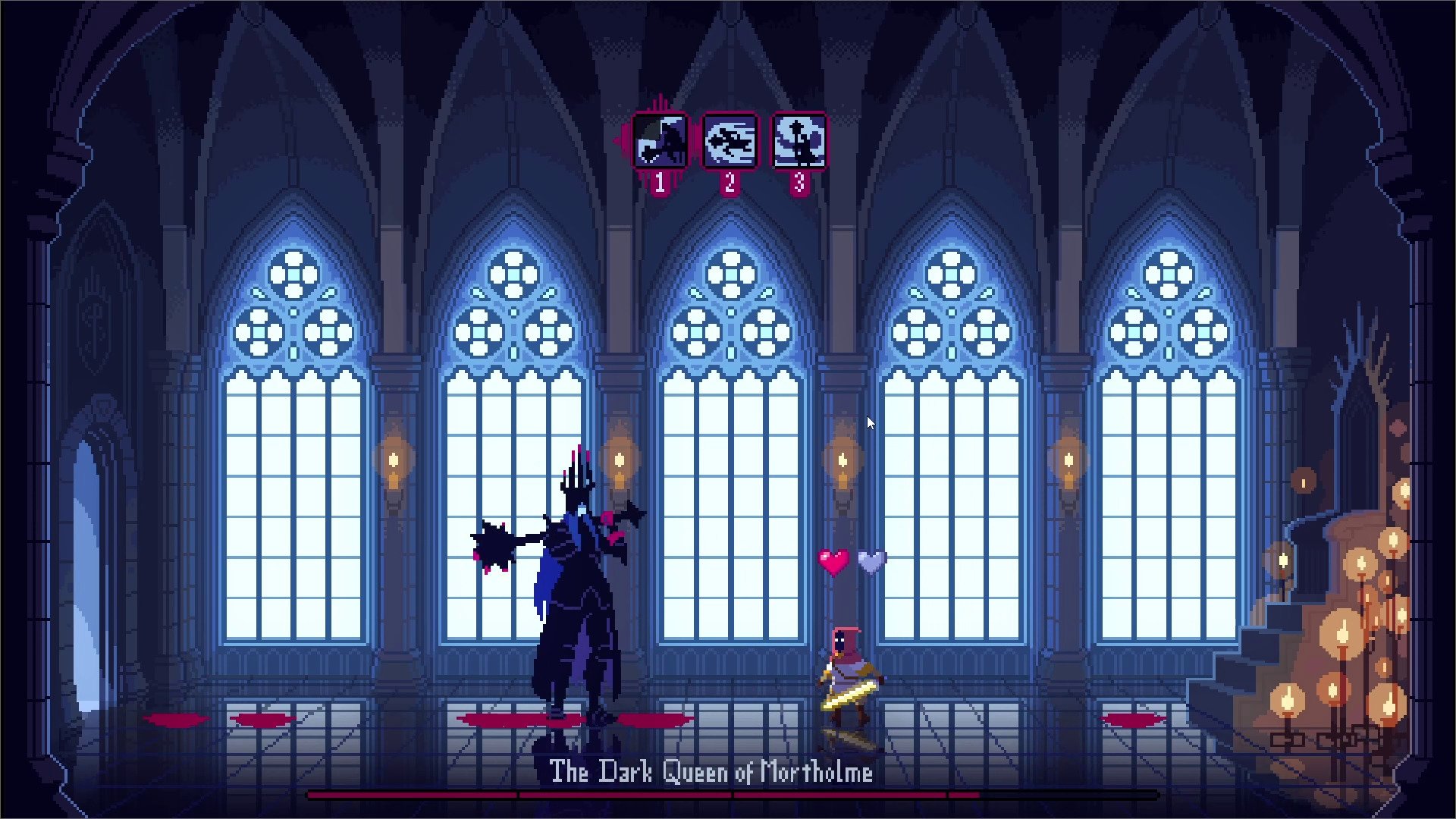1456x819 pixels.
Task: Select the overhead slam ability icon 3
Action: click(798, 142)
